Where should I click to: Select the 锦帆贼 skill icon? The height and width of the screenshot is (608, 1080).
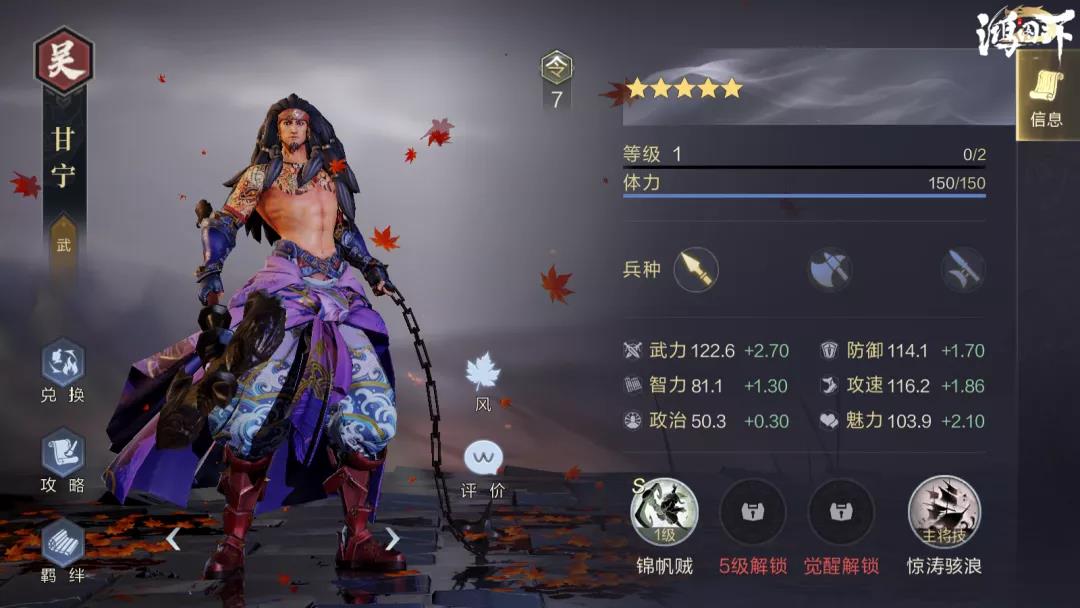coord(665,513)
